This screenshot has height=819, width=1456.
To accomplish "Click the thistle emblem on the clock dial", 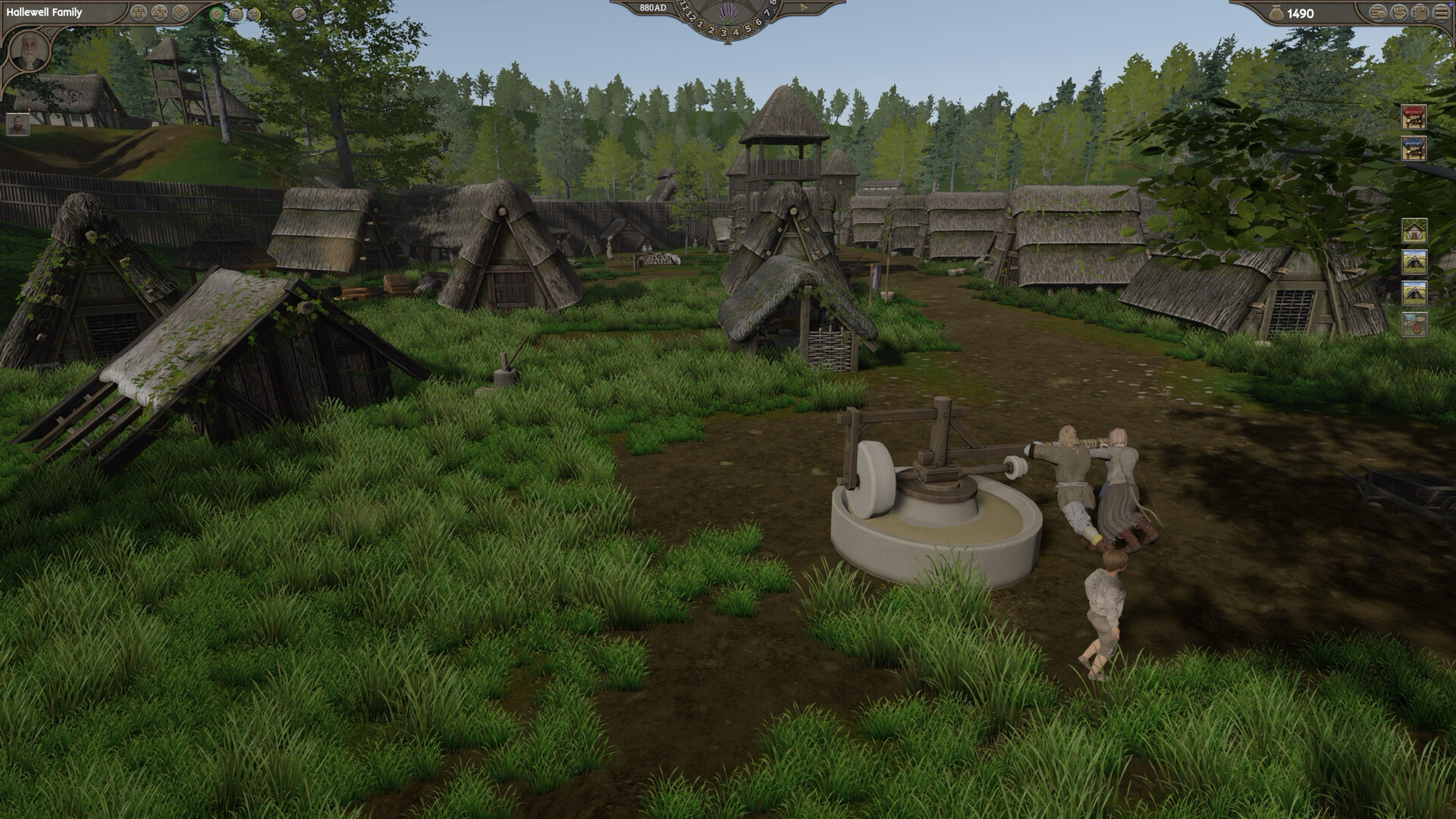I will click(729, 13).
